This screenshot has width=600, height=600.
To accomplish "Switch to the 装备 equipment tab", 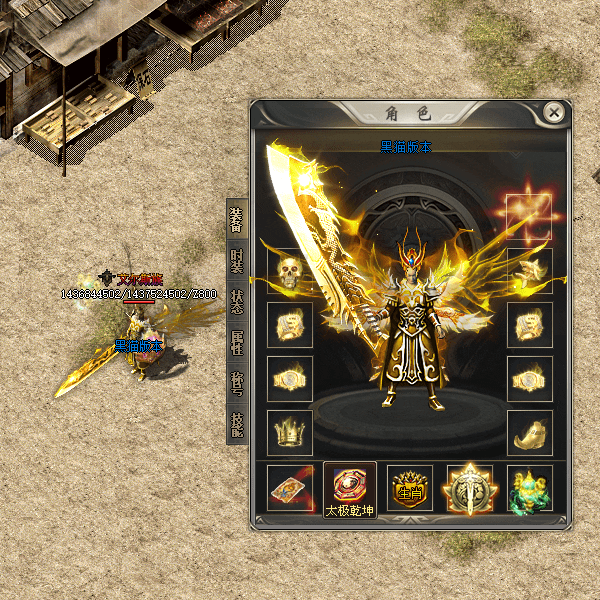I will 237,218.
